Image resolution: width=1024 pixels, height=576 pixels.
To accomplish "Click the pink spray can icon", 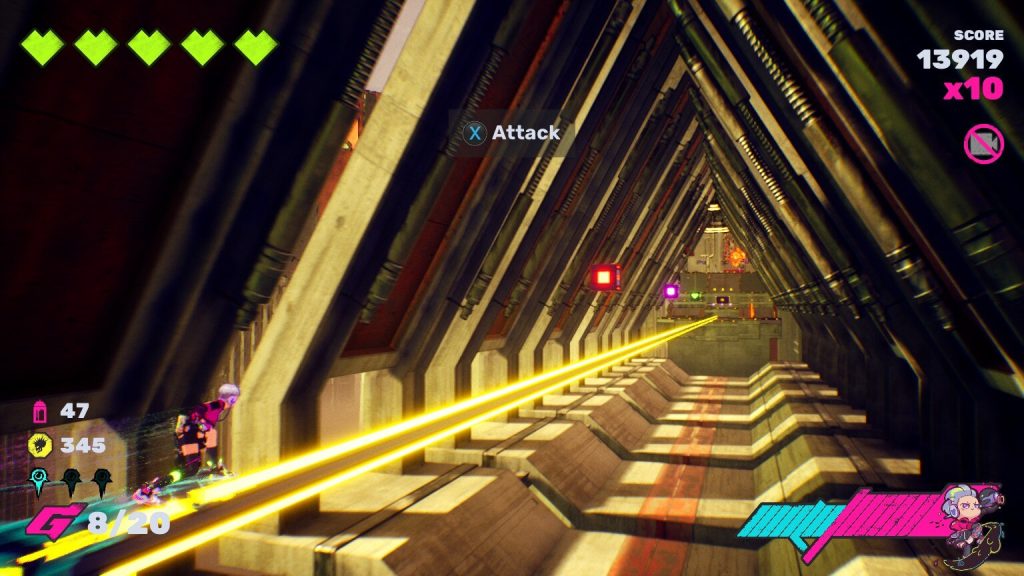I will coord(41,411).
